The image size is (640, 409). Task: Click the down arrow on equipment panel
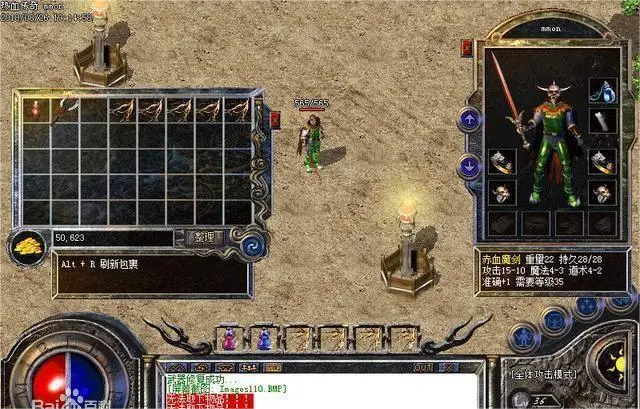click(x=467, y=165)
